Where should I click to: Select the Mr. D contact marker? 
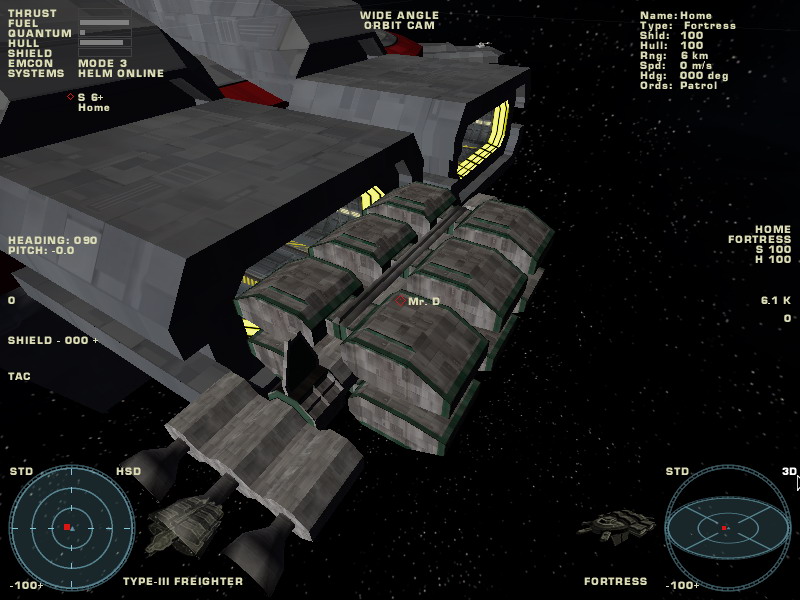[400, 300]
